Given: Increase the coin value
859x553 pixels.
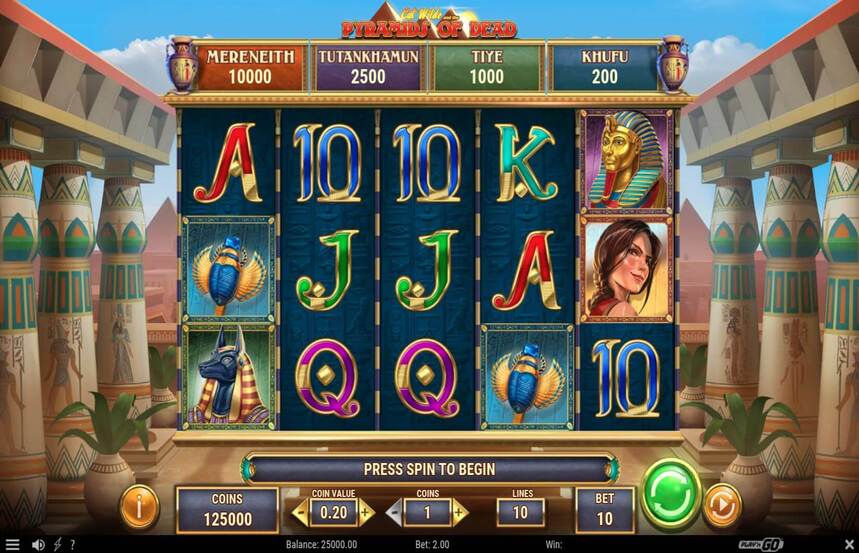Looking at the screenshot, I should coord(366,513).
